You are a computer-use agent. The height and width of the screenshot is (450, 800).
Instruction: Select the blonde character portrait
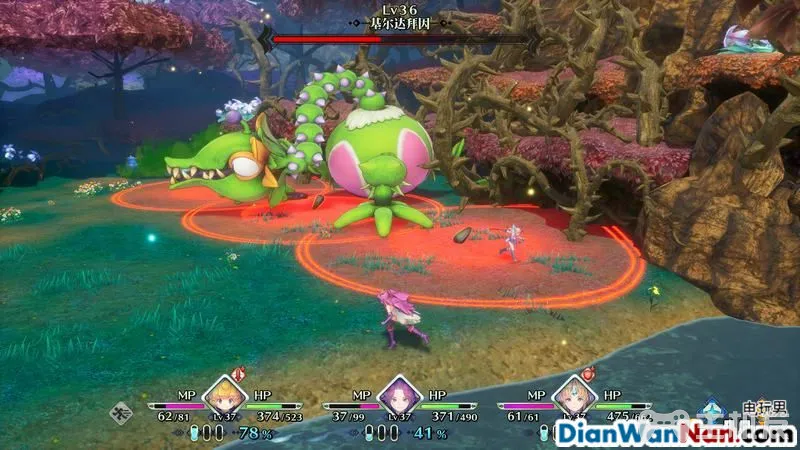pos(225,396)
